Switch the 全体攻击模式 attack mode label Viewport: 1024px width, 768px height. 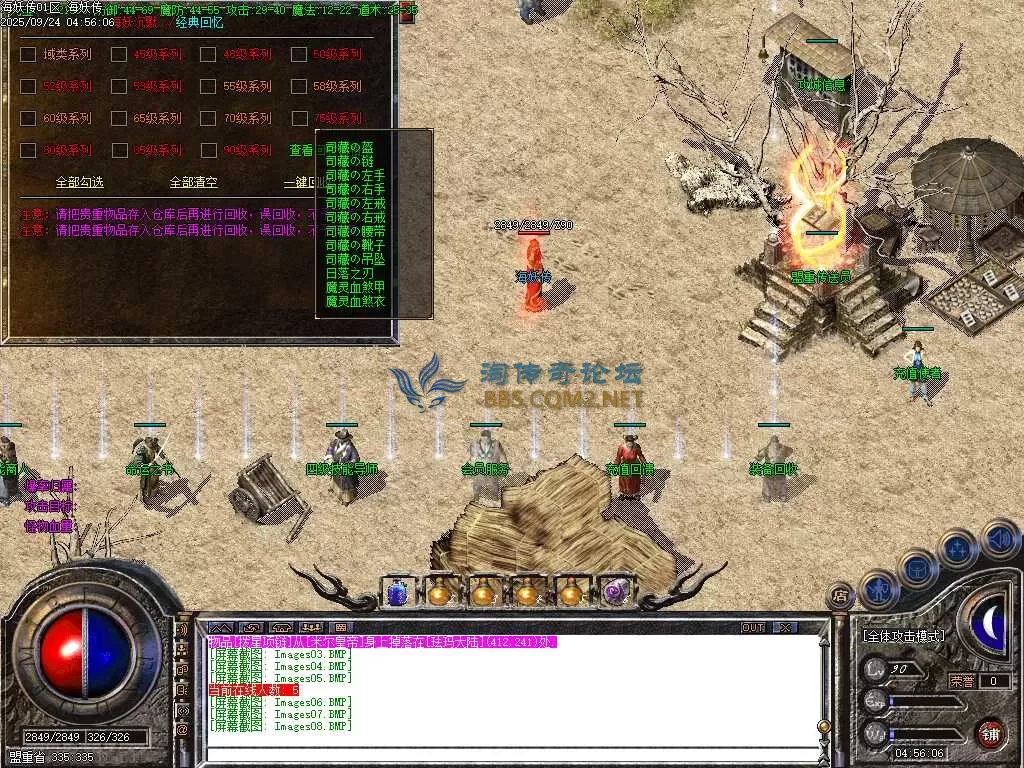click(903, 636)
